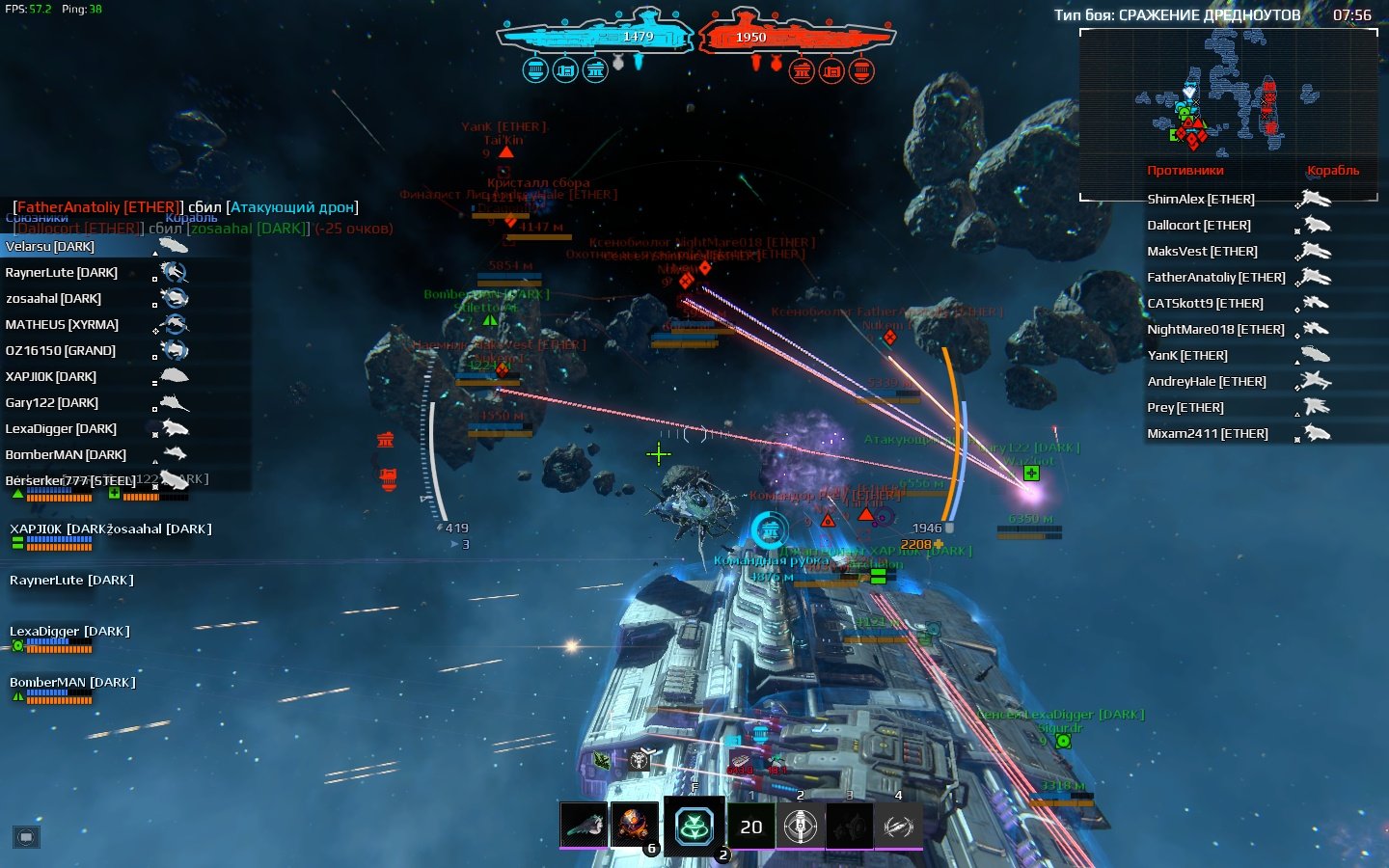Click the blue team dreadnought status
This screenshot has width=1389, height=868.
(x=595, y=38)
